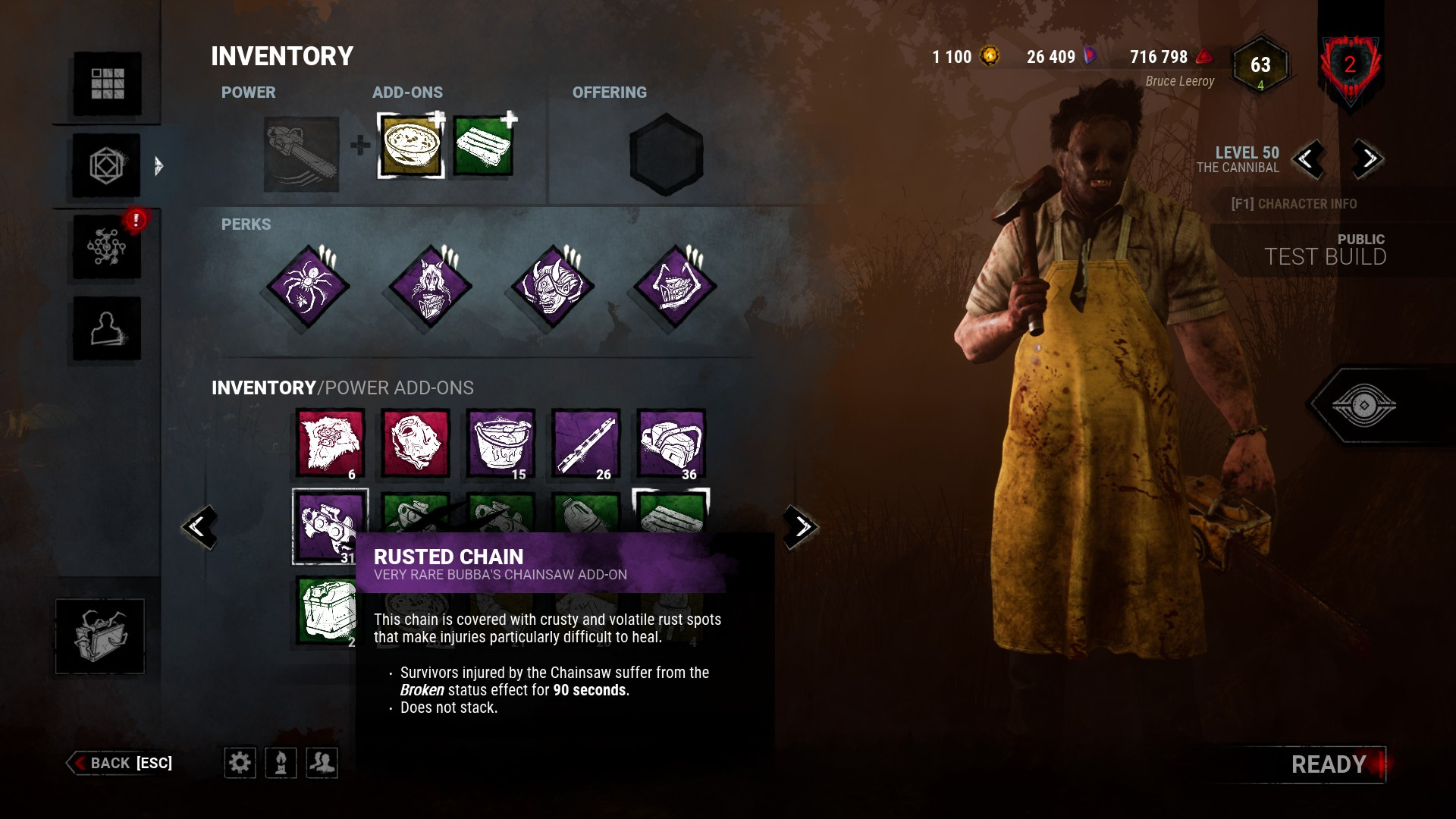
Task: Select the spider perk
Action: tap(308, 287)
